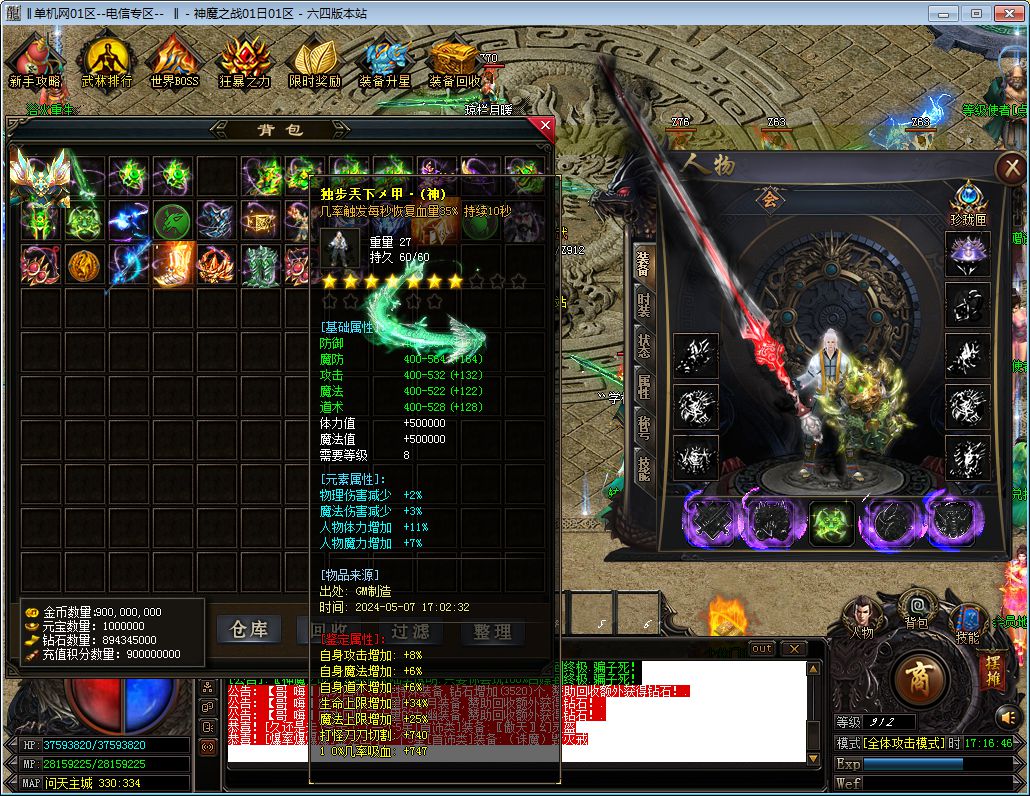Close the 背包 backpack window

pos(545,127)
